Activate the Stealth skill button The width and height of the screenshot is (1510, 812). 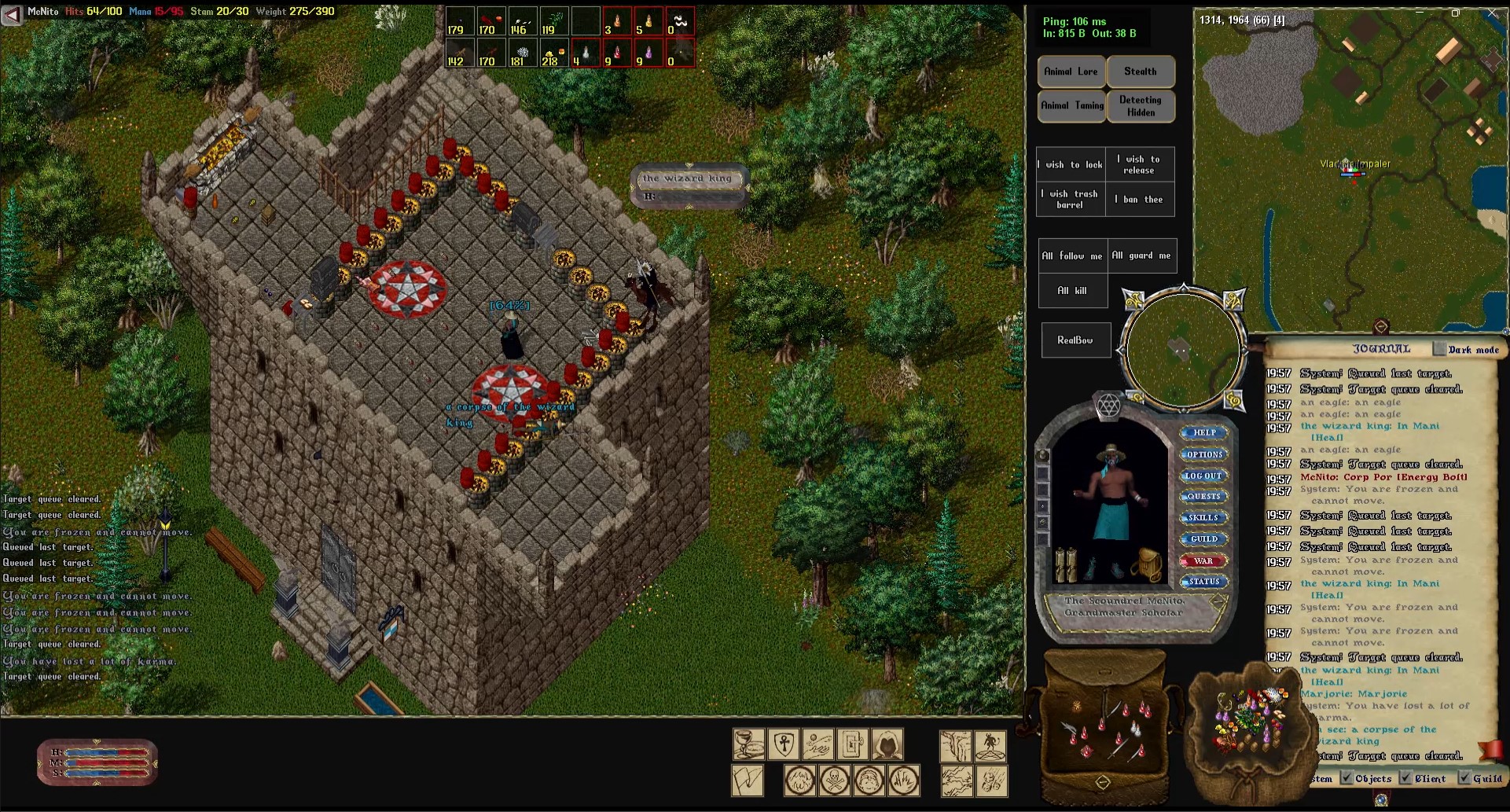[x=1140, y=72]
